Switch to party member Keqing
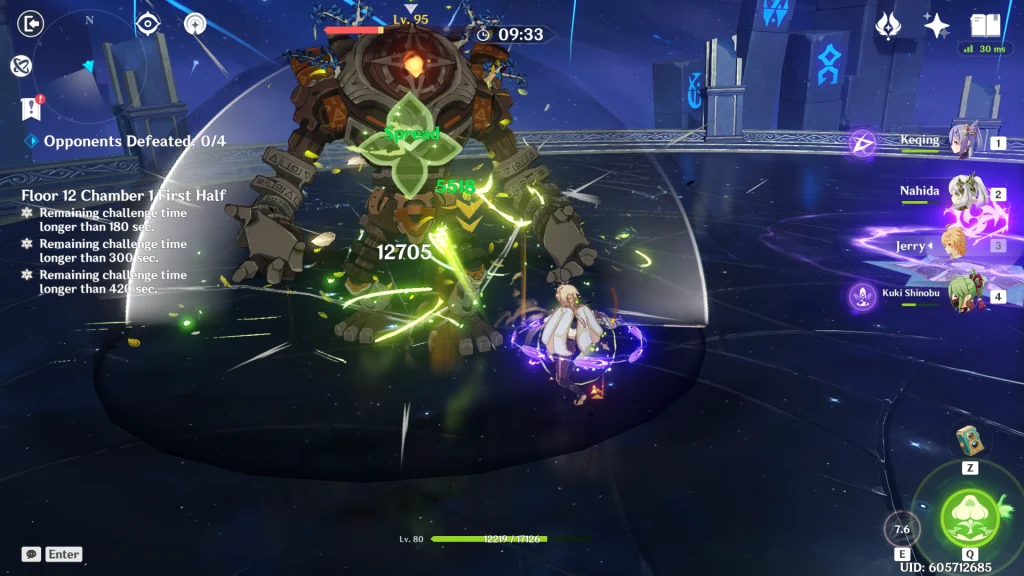 click(x=966, y=143)
